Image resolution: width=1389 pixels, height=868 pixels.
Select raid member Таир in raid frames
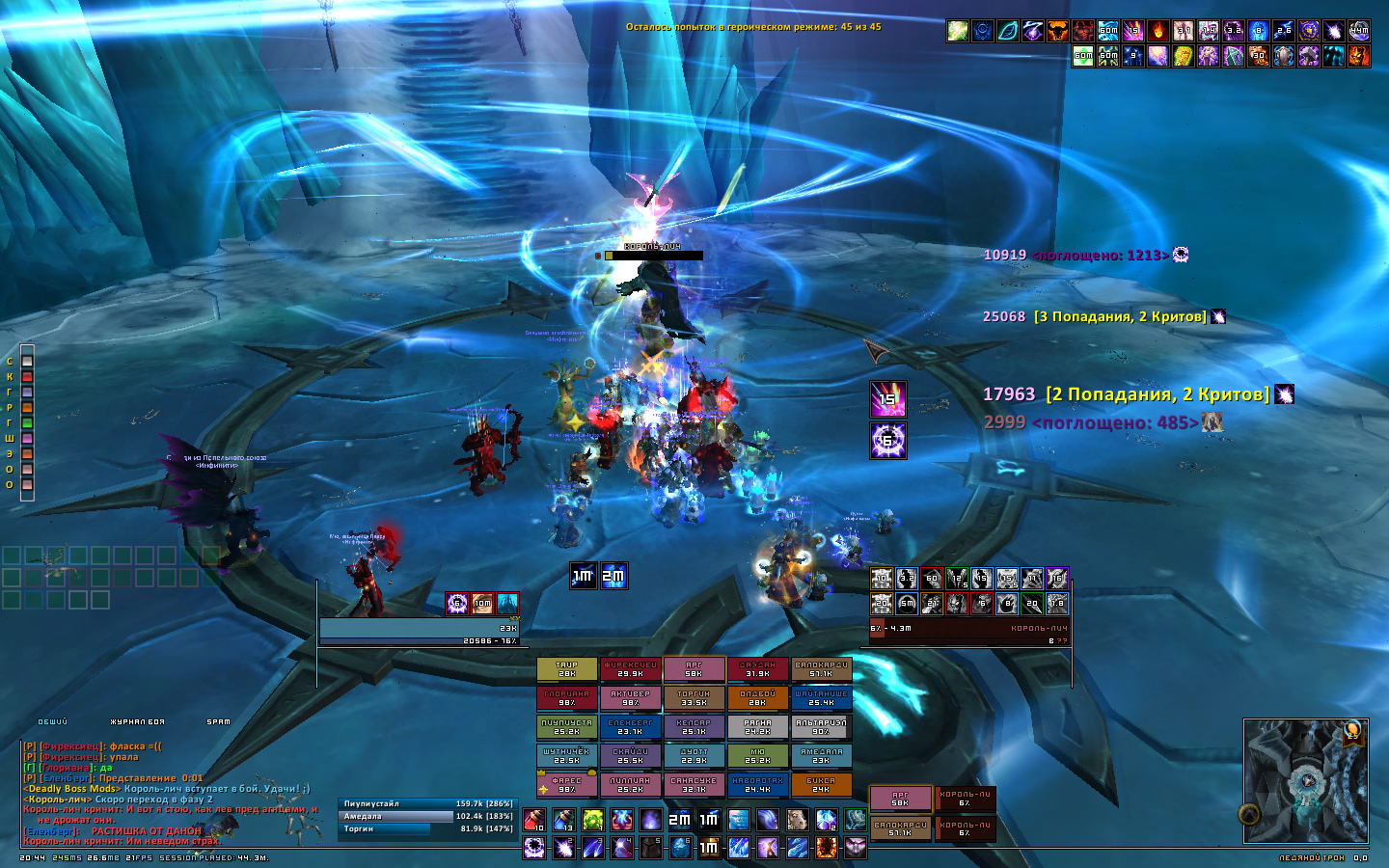tap(566, 669)
